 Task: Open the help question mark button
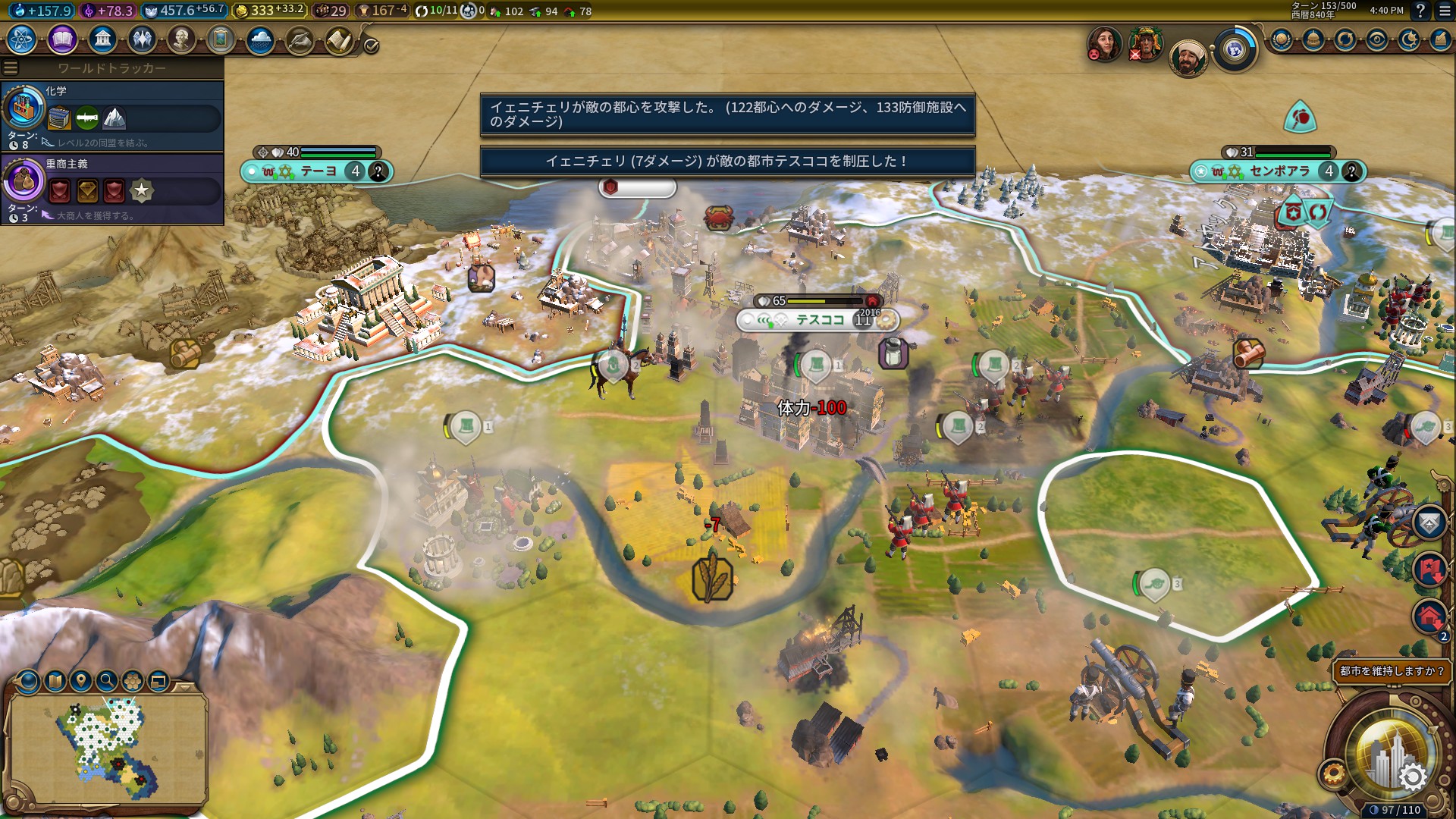[1420, 11]
